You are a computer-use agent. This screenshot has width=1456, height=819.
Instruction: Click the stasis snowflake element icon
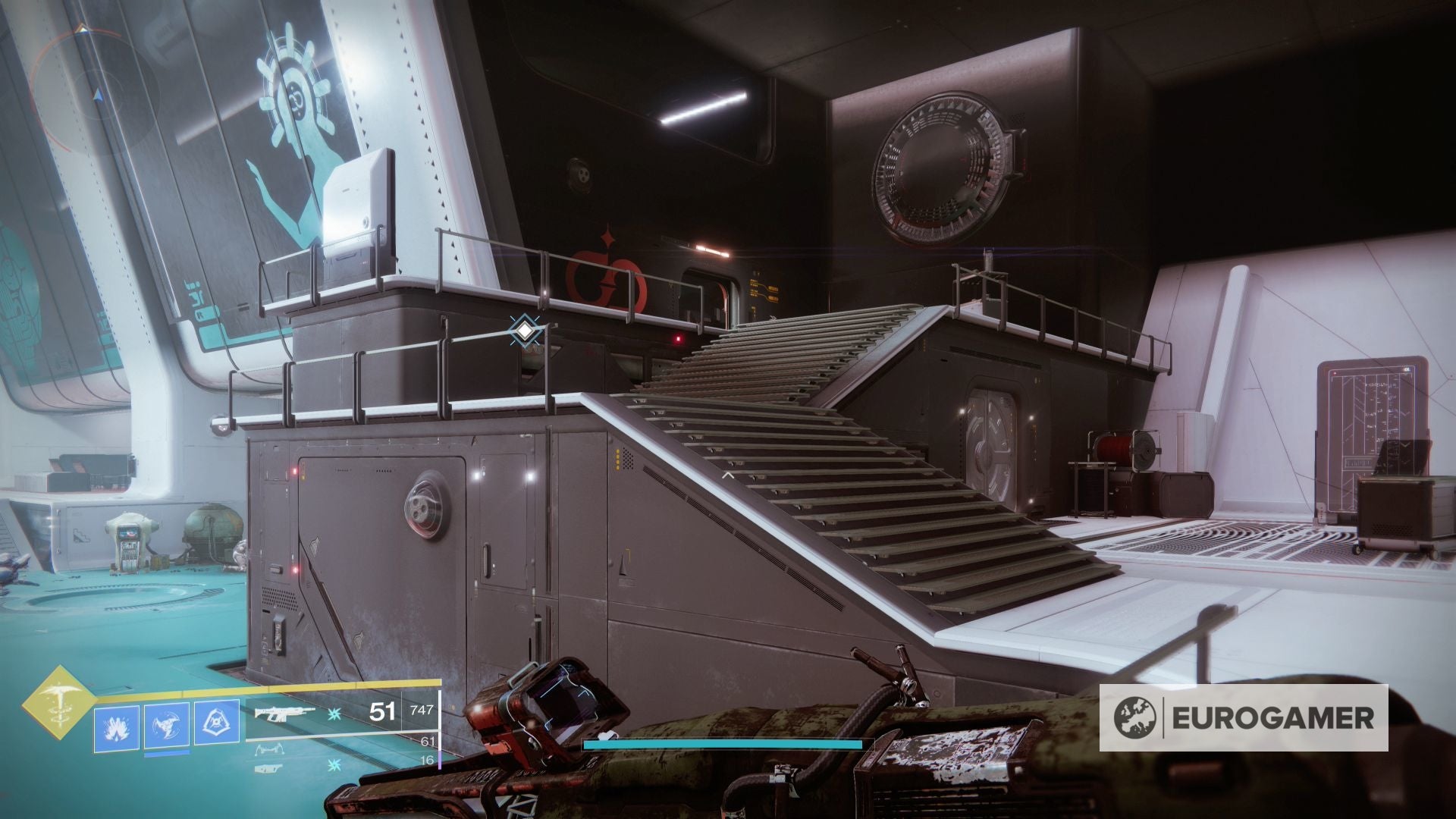point(334,714)
